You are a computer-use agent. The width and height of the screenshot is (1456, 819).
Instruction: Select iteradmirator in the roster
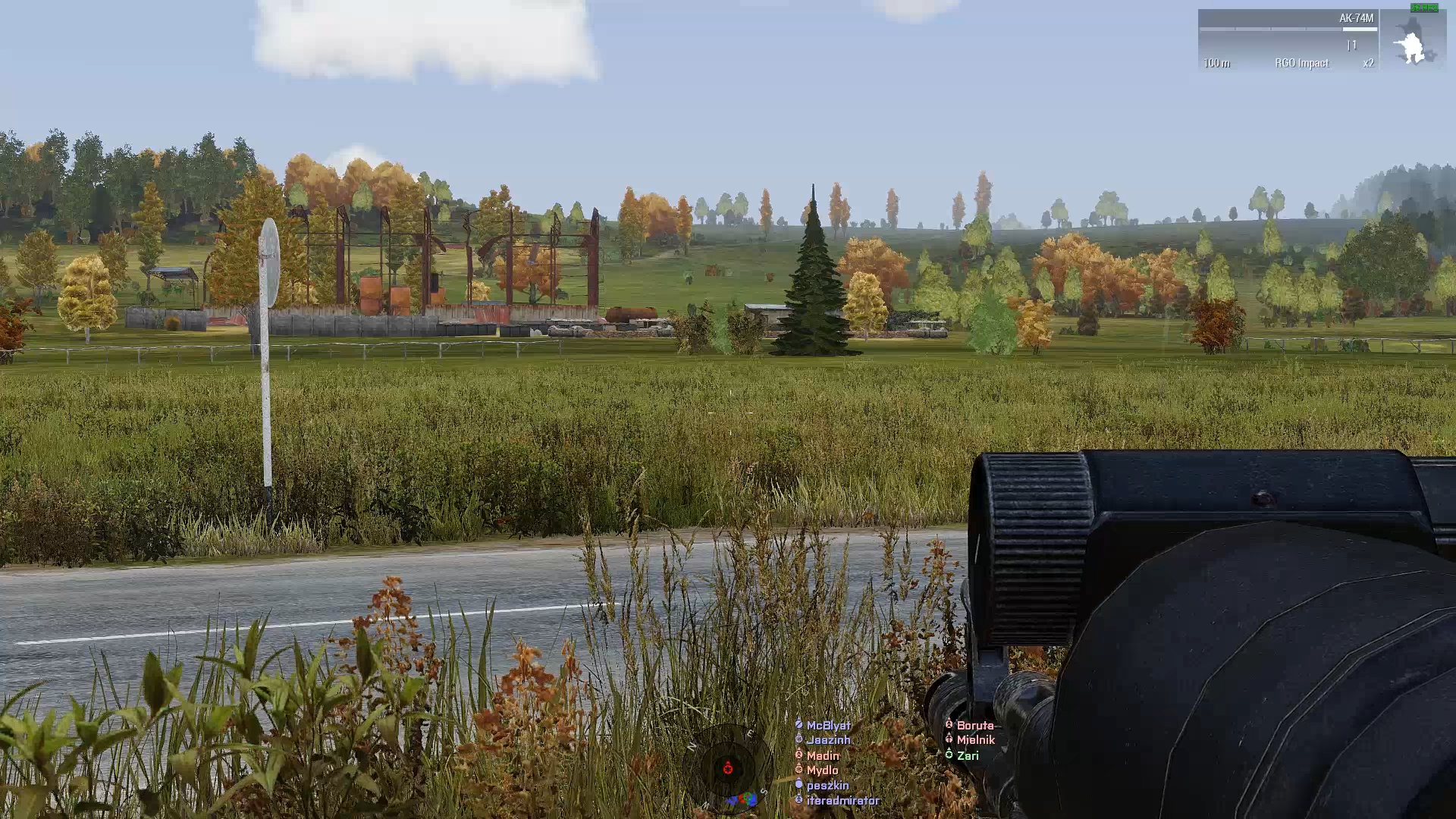point(843,801)
